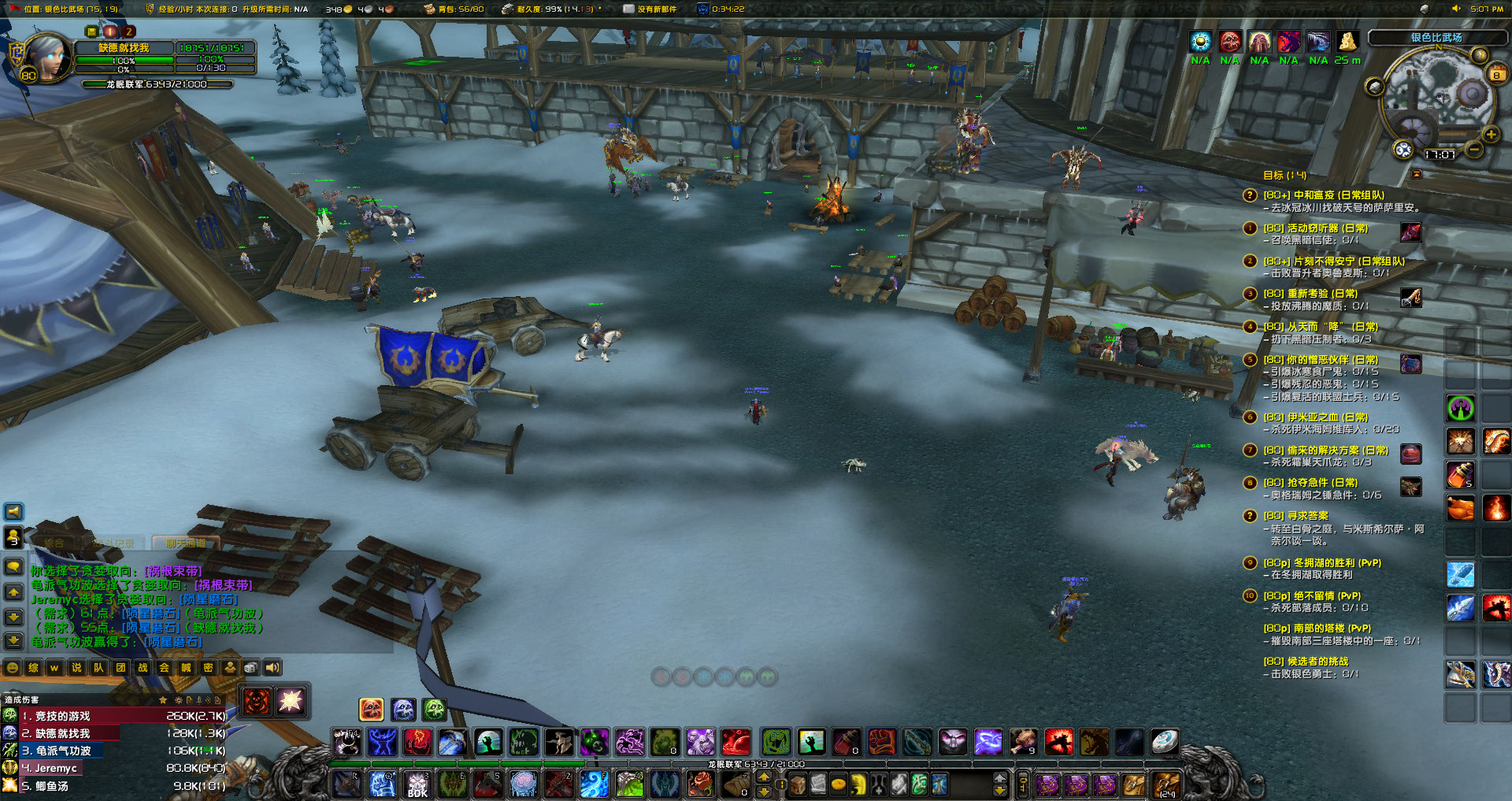The height and width of the screenshot is (801, 1512).
Task: Click the dice roll icon in the chat bar
Action: pos(250,668)
